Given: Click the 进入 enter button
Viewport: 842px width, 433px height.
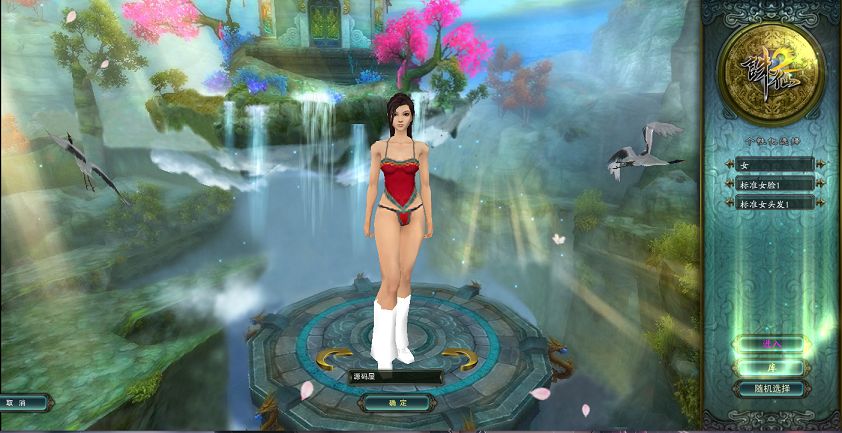Looking at the screenshot, I should (769, 343).
